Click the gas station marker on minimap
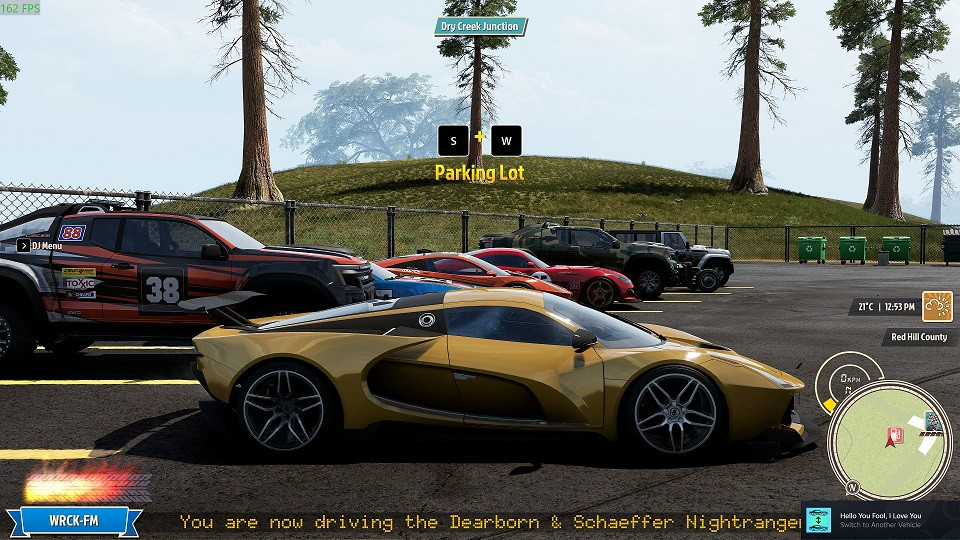Viewport: 960px width, 540px height. pyautogui.click(x=895, y=435)
